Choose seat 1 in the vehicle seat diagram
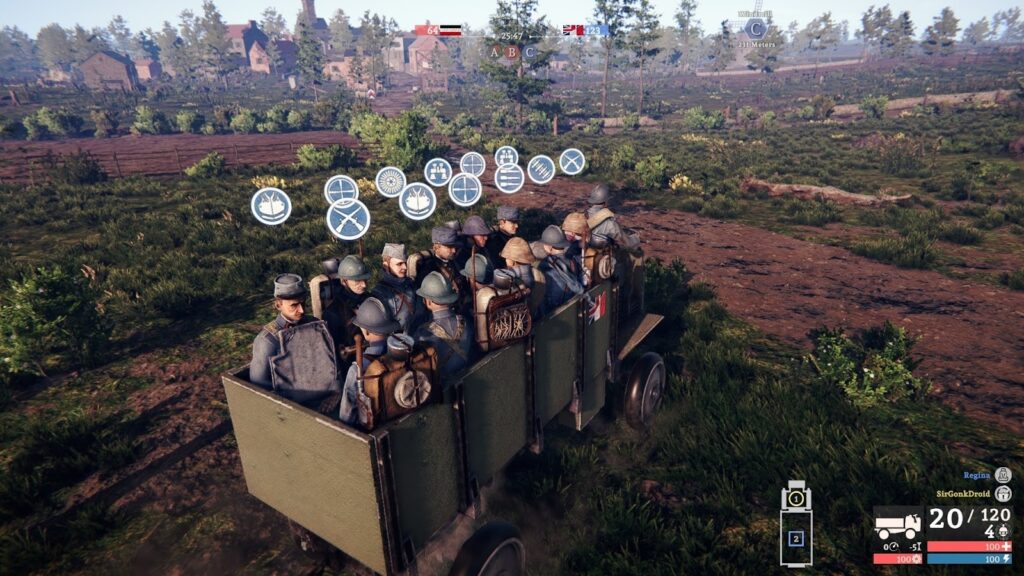 tap(796, 497)
